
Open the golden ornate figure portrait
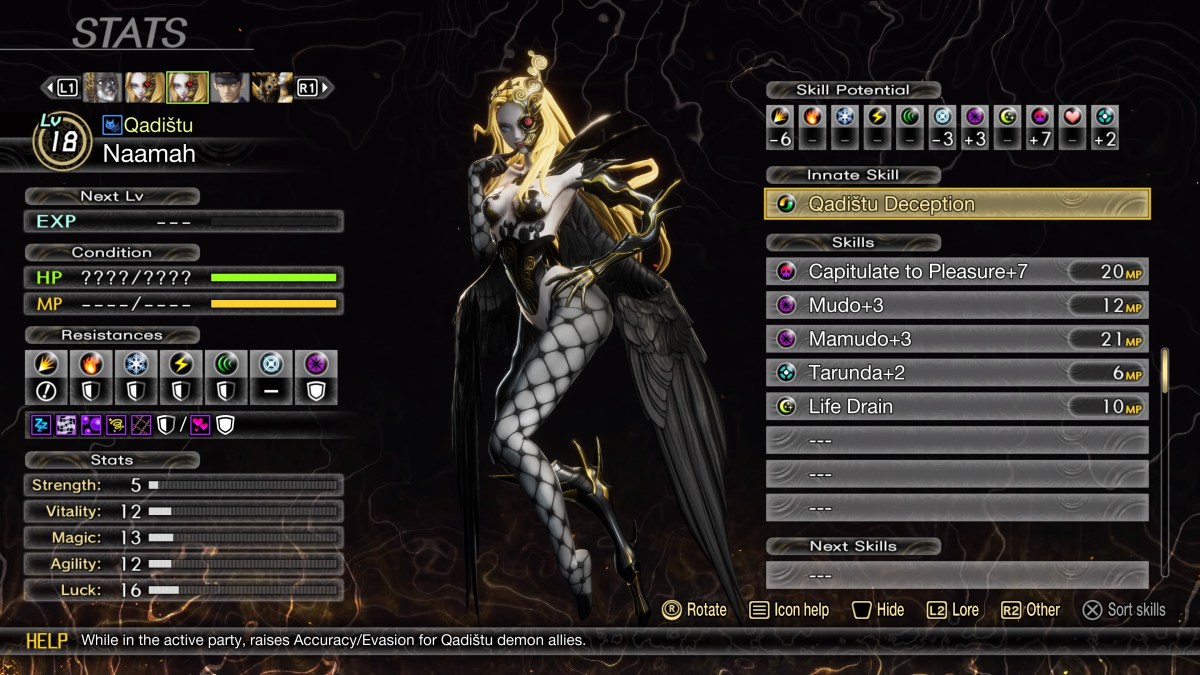pyautogui.click(x=271, y=88)
